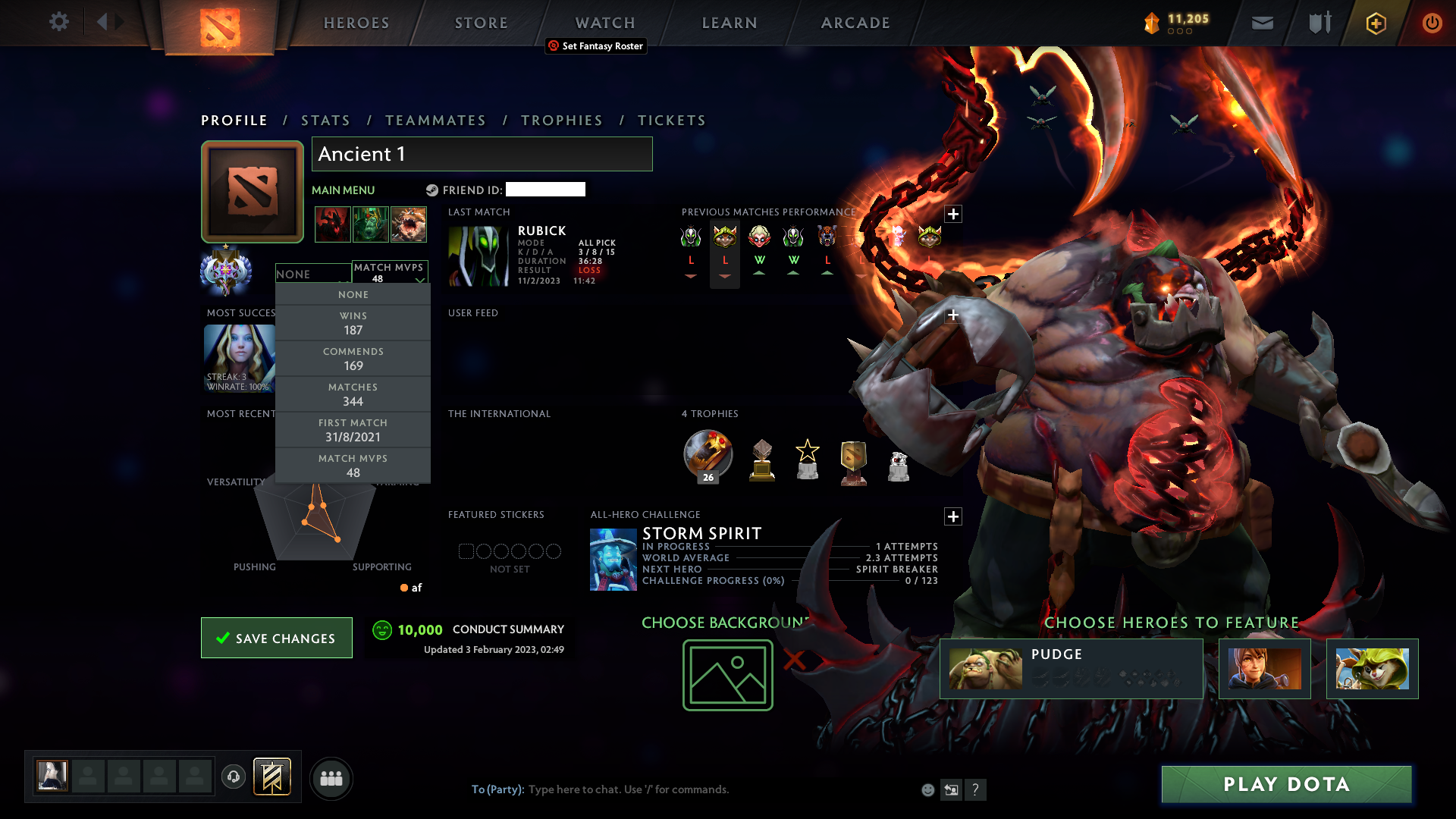Click the Set Fantasy Roster notification
1456x819 pixels.
596,46
